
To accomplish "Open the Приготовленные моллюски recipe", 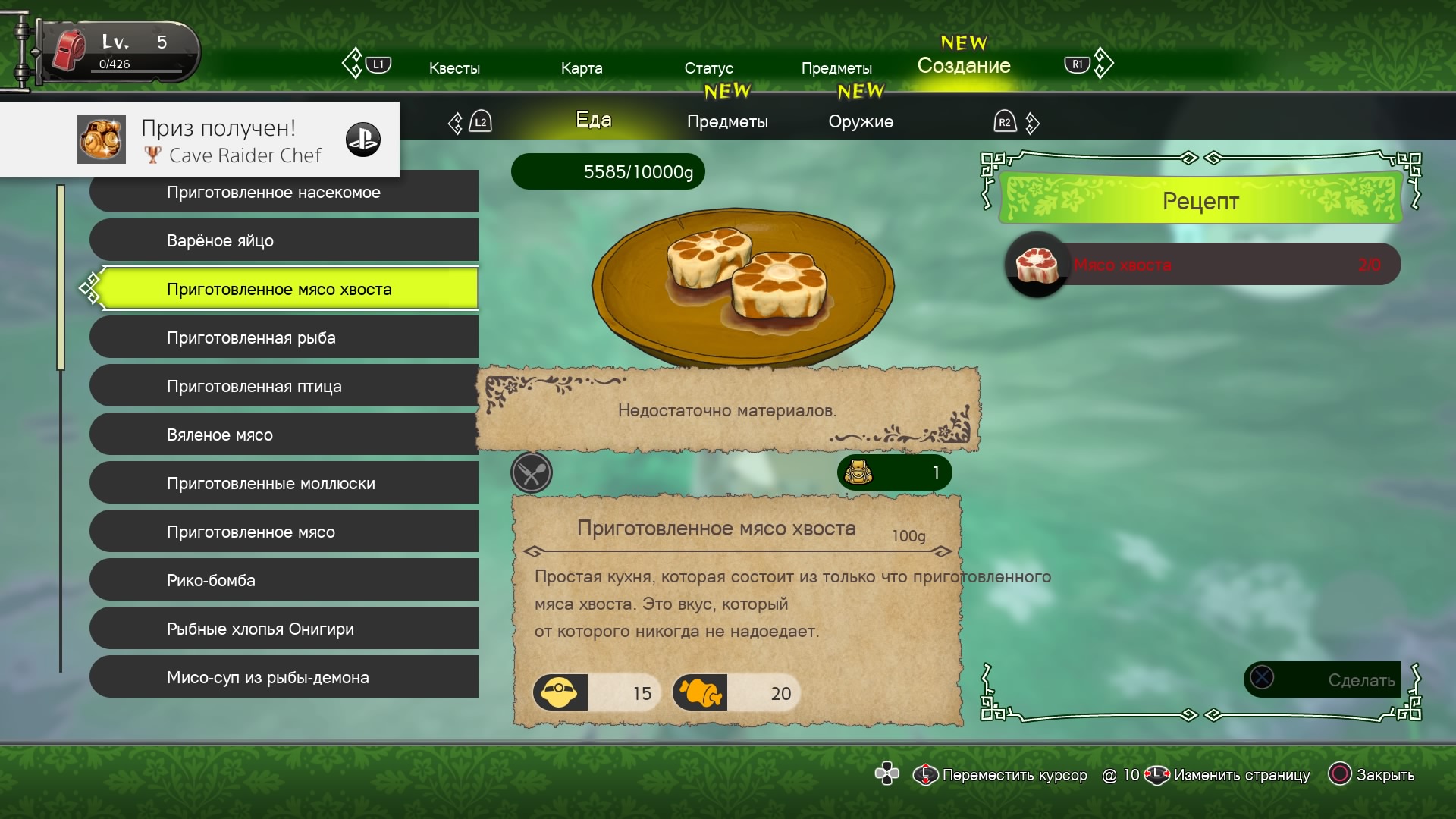I will click(284, 483).
